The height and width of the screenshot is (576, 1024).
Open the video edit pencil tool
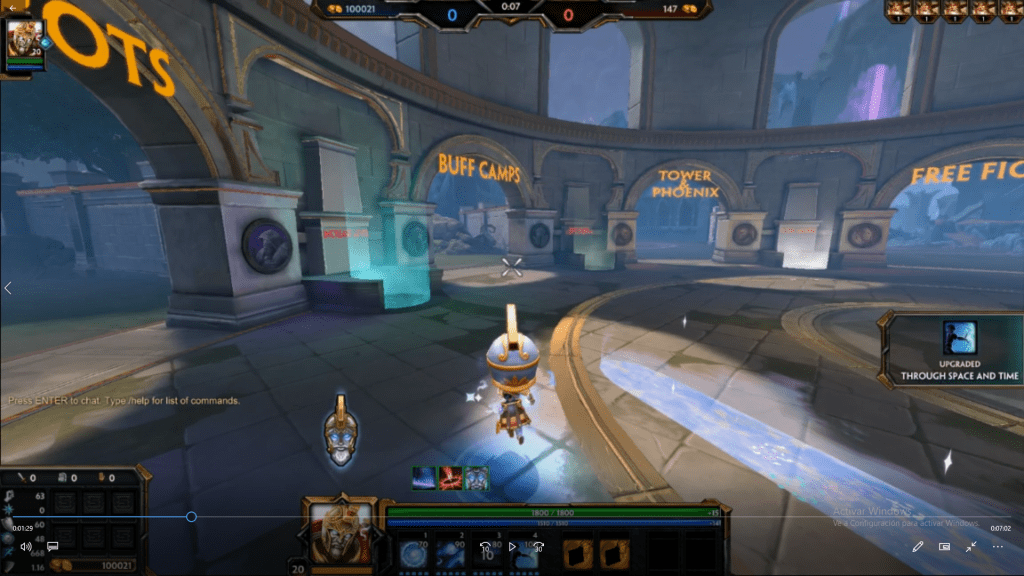pos(918,547)
